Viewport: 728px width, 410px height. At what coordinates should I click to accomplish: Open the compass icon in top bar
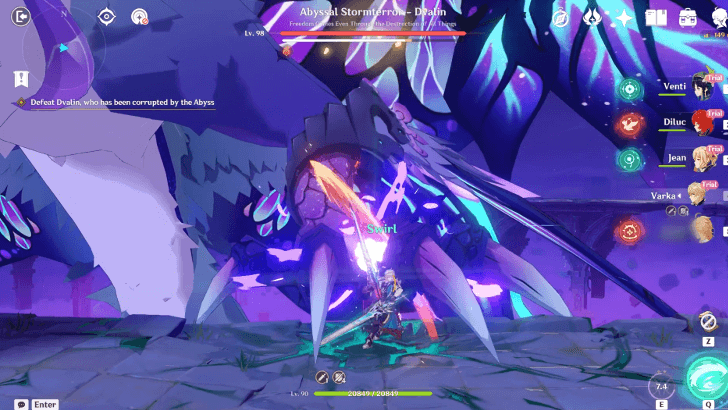point(561,17)
